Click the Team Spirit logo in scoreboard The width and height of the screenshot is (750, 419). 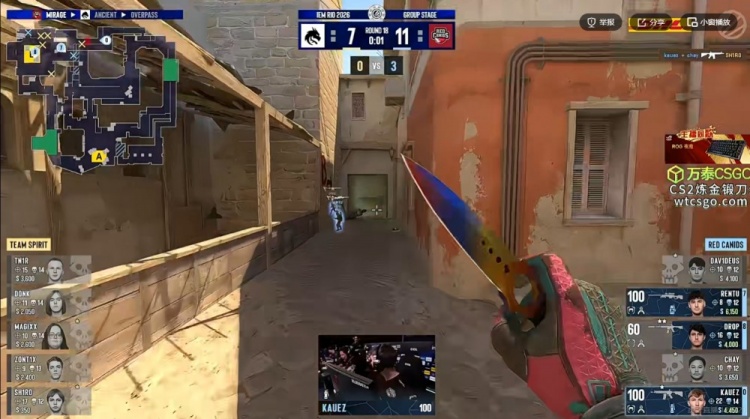point(312,35)
